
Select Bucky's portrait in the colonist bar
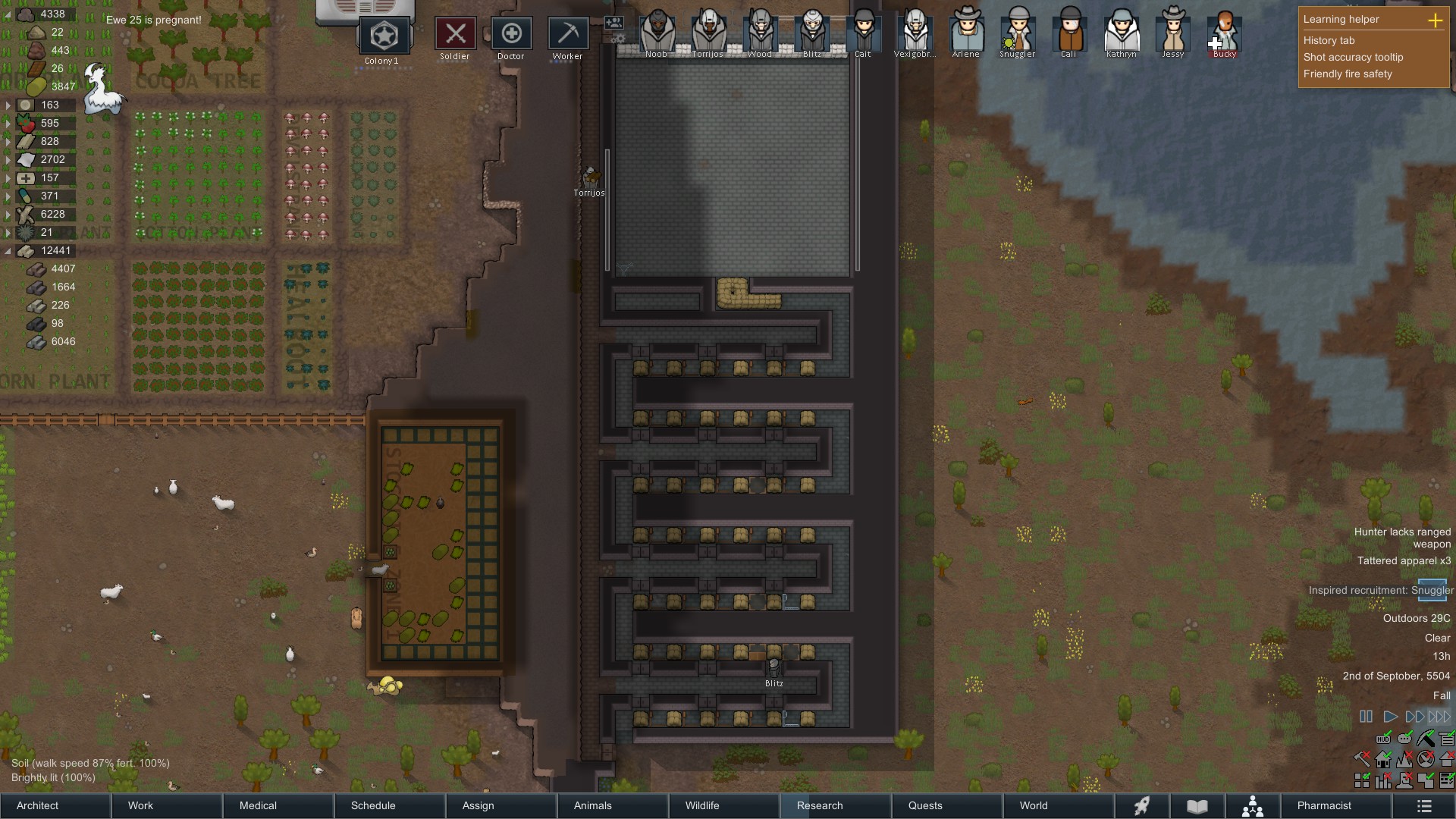click(1223, 32)
